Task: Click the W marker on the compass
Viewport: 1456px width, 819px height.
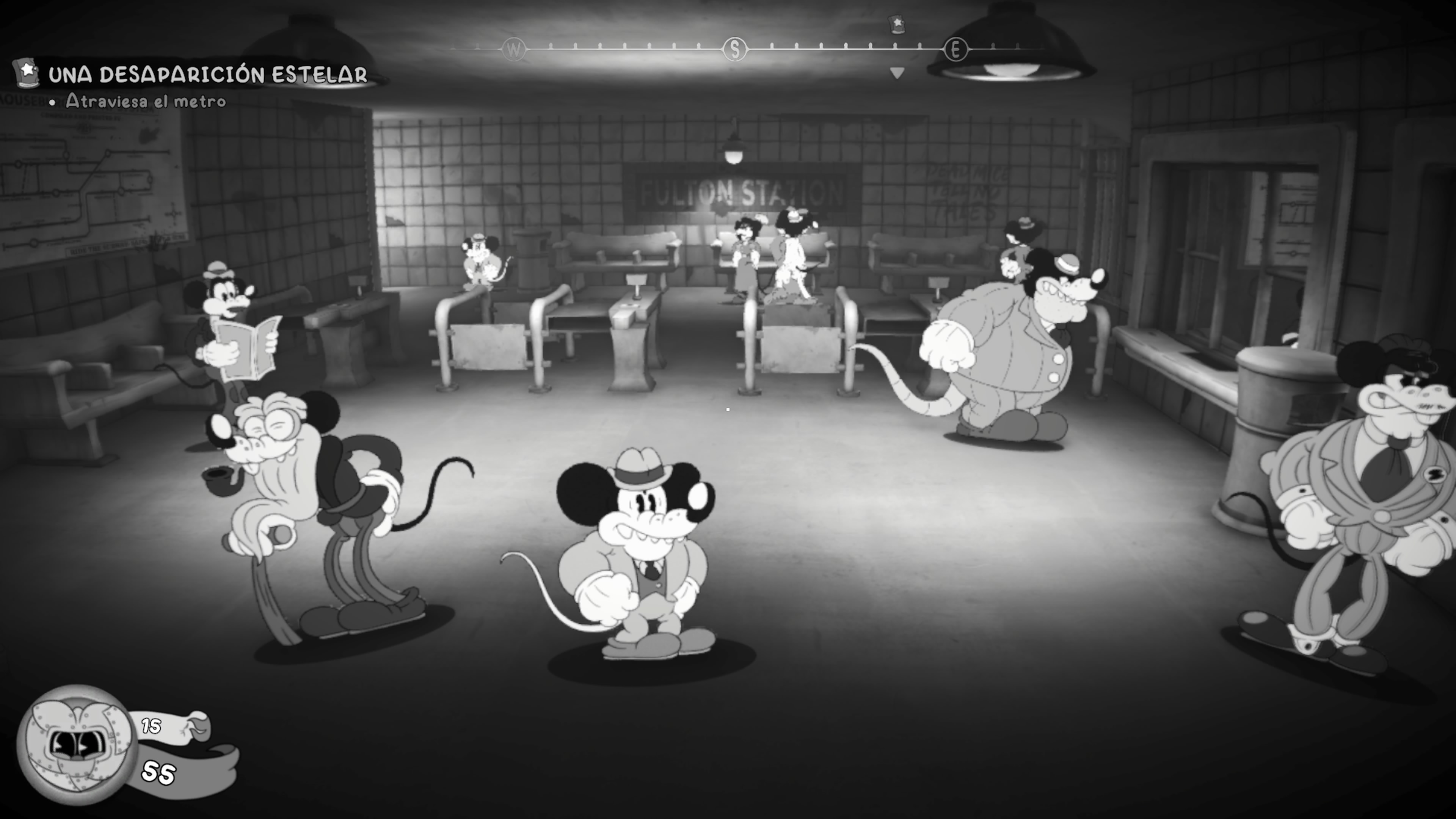Action: click(514, 50)
